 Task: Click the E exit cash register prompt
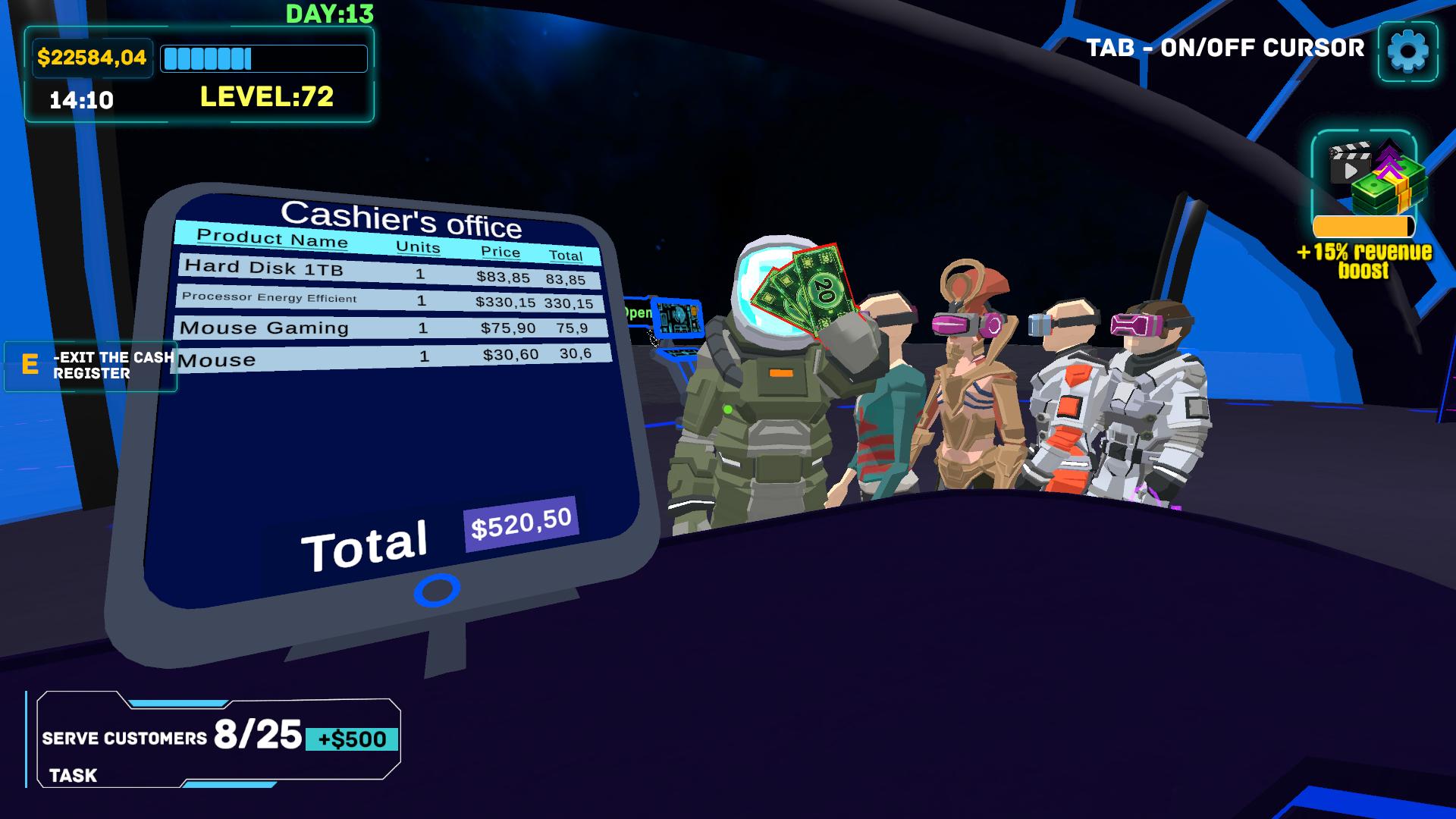pyautogui.click(x=91, y=365)
